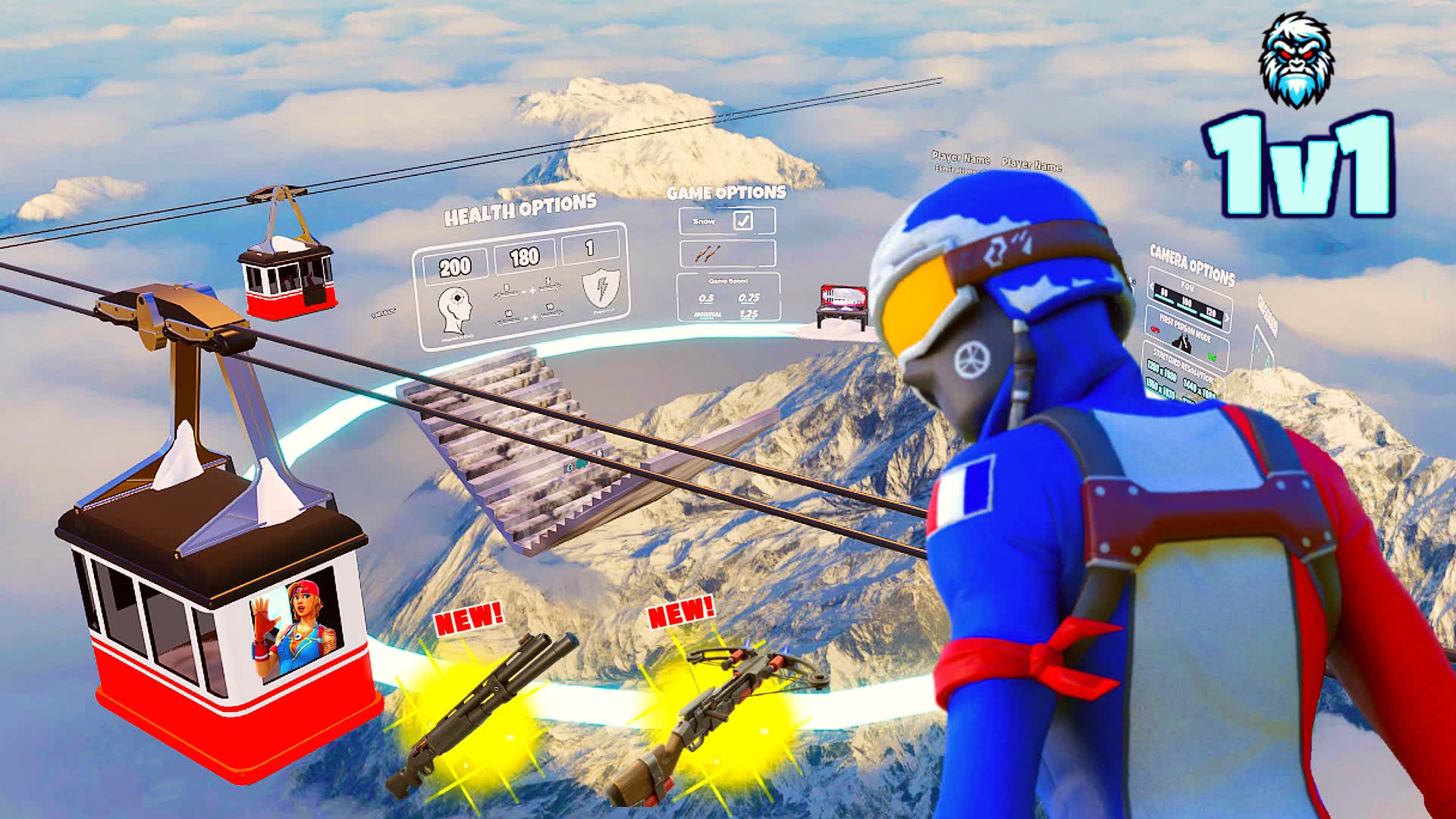Uncheck the Snow checkbox
1456x819 pixels.
[x=744, y=221]
